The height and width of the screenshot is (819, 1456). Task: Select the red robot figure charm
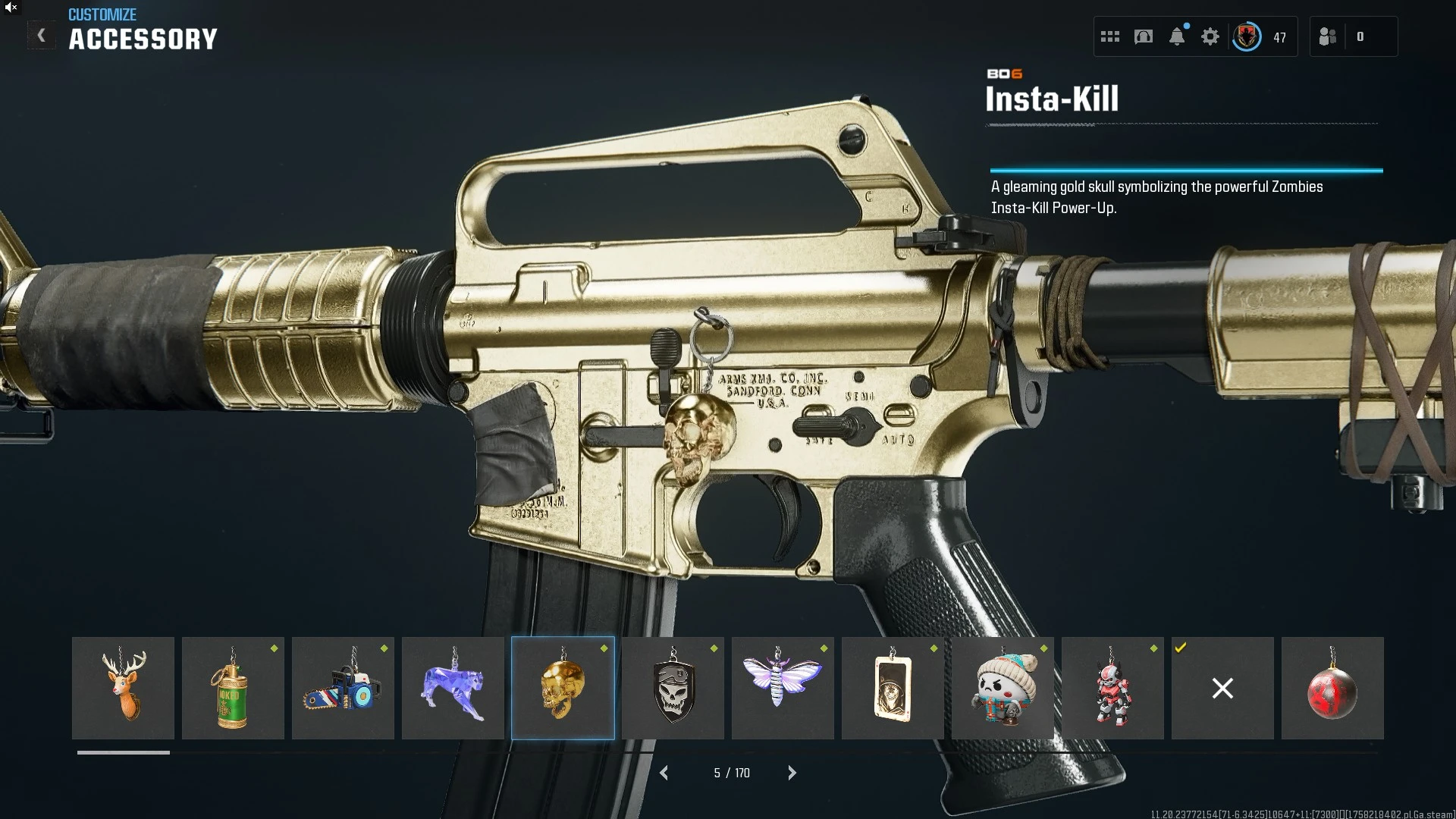(1112, 688)
